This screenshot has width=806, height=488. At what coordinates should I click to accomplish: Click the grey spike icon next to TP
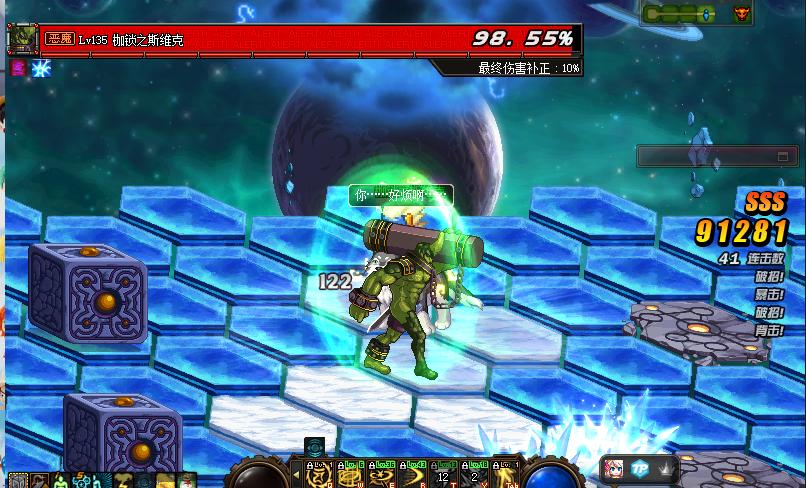[665, 469]
